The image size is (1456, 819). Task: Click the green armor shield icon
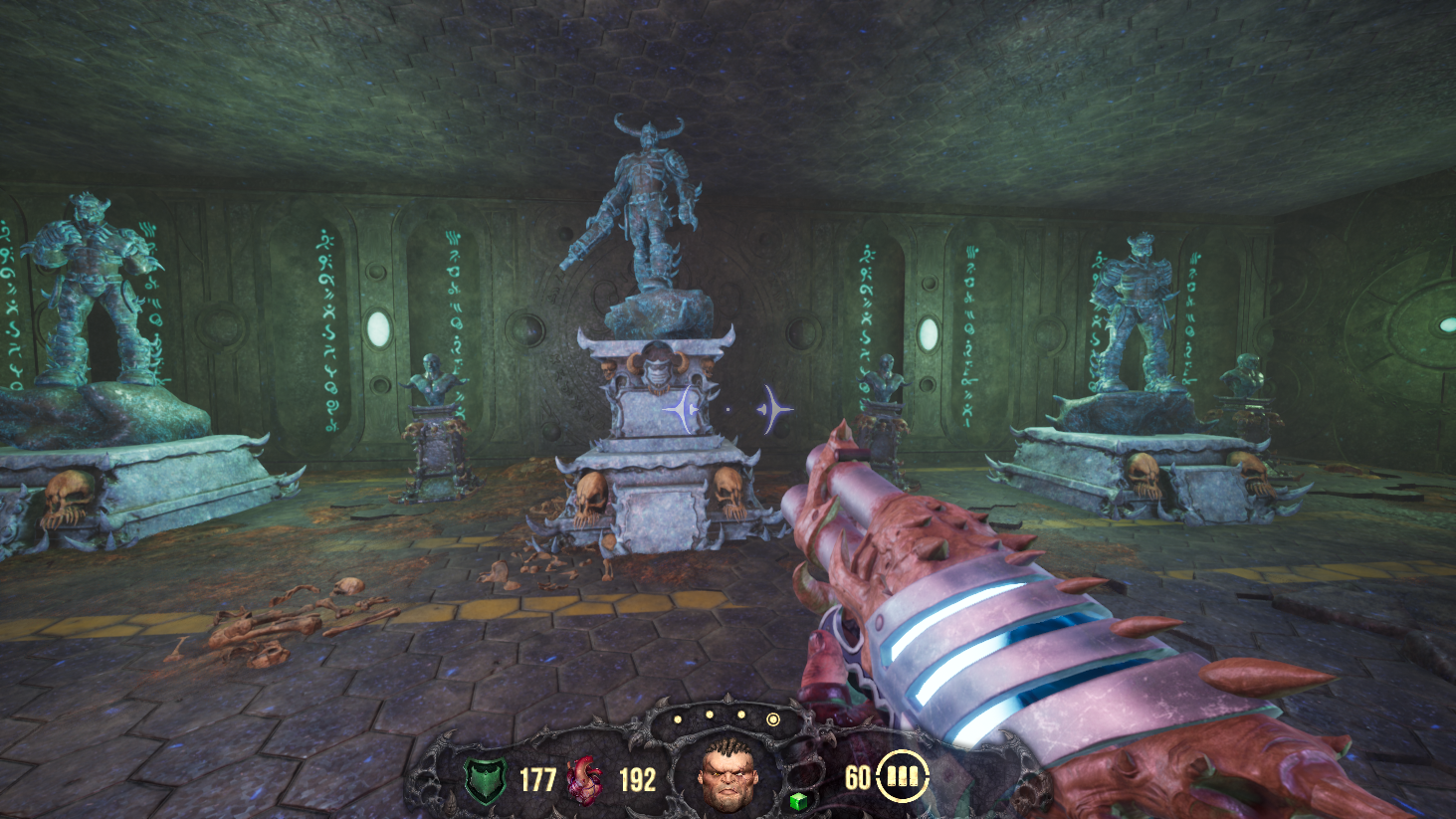click(486, 780)
